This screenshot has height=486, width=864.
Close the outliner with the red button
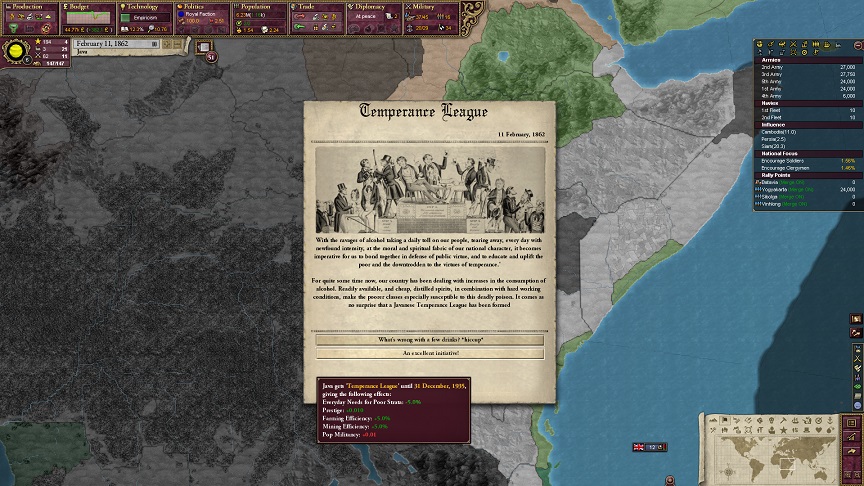[x=857, y=44]
